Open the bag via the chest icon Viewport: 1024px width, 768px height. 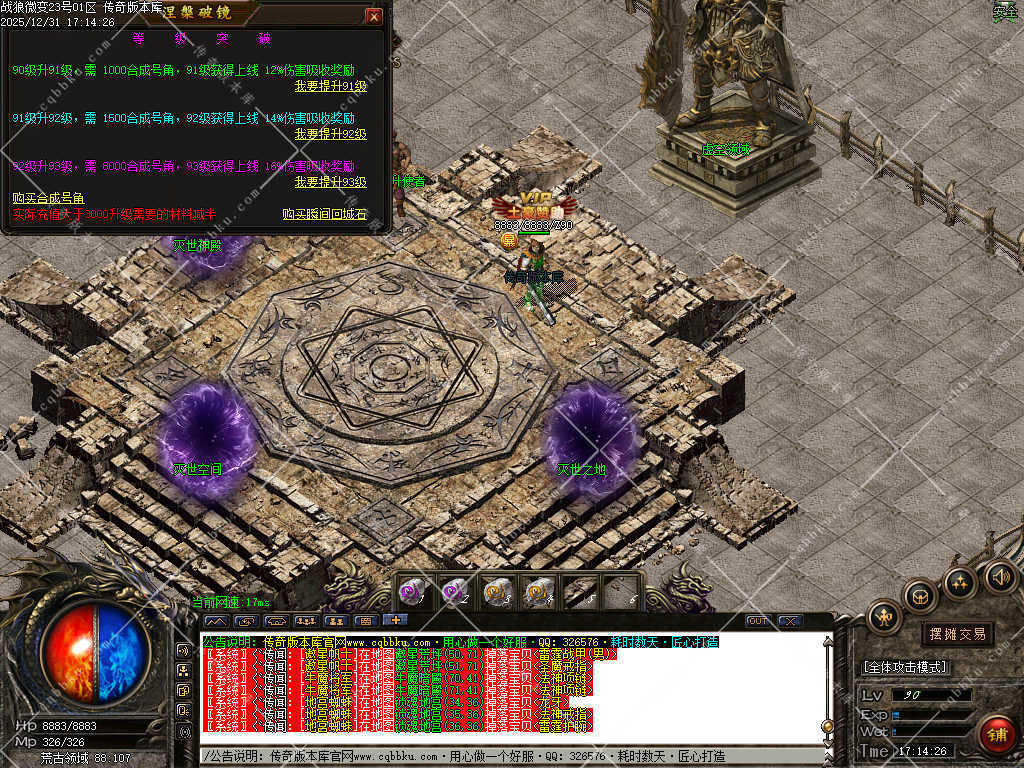[920, 596]
